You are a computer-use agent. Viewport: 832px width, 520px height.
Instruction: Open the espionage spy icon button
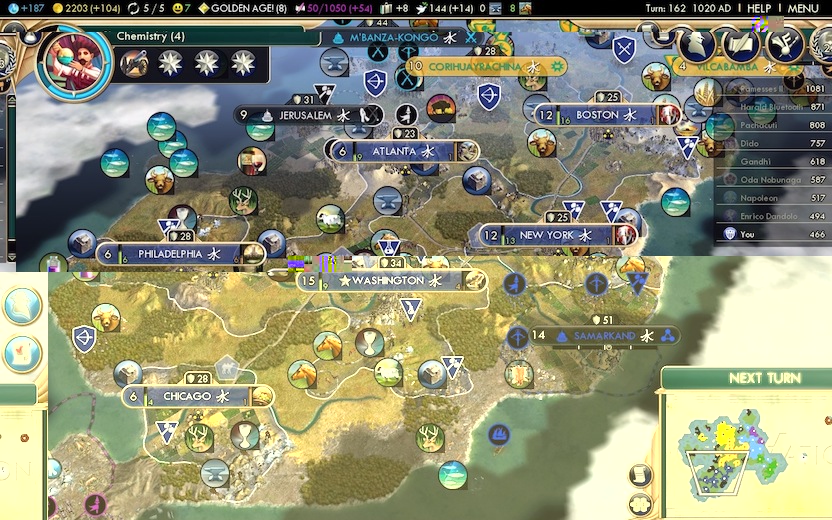(696, 43)
